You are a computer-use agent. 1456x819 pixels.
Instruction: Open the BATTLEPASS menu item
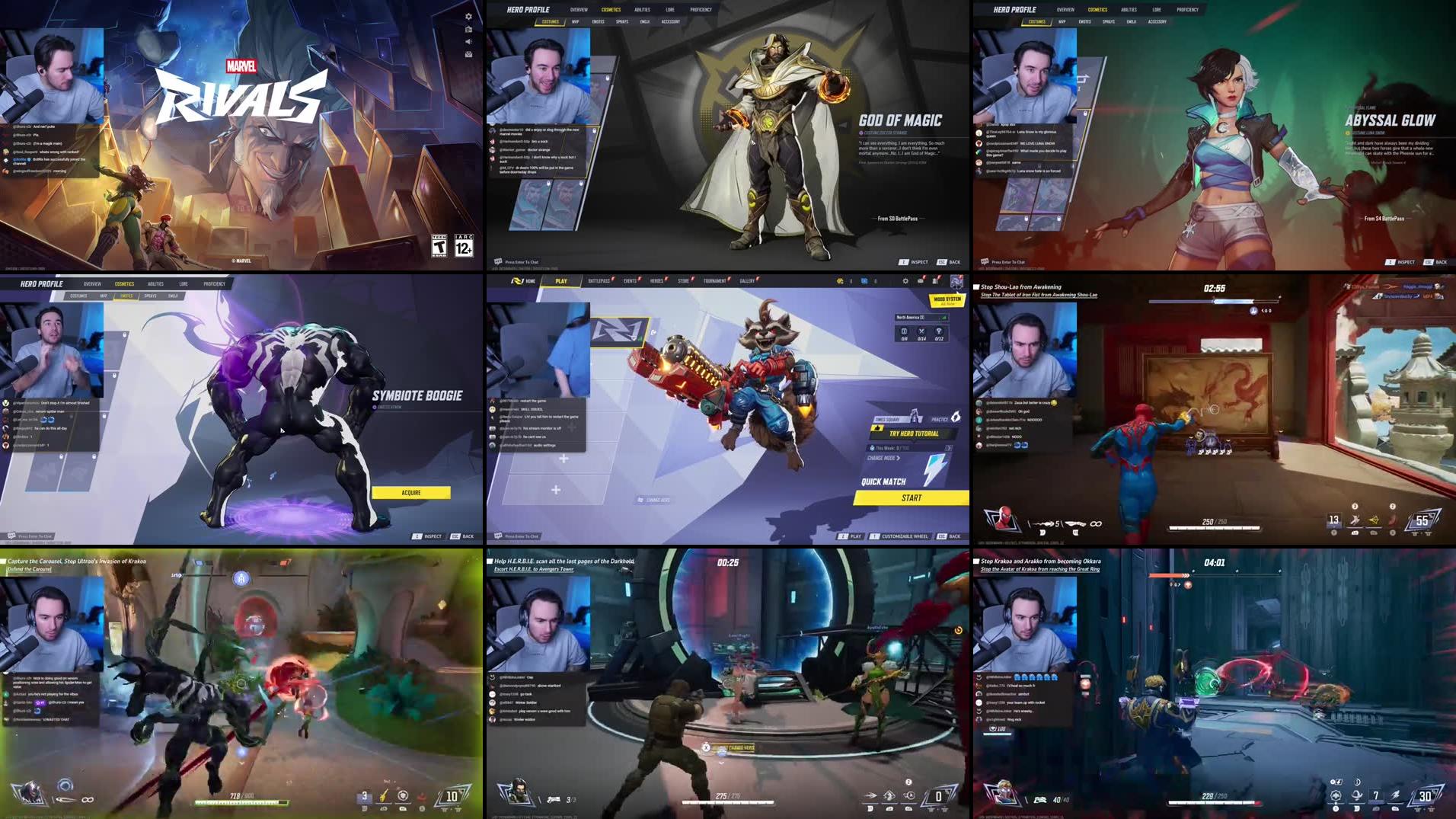point(599,280)
